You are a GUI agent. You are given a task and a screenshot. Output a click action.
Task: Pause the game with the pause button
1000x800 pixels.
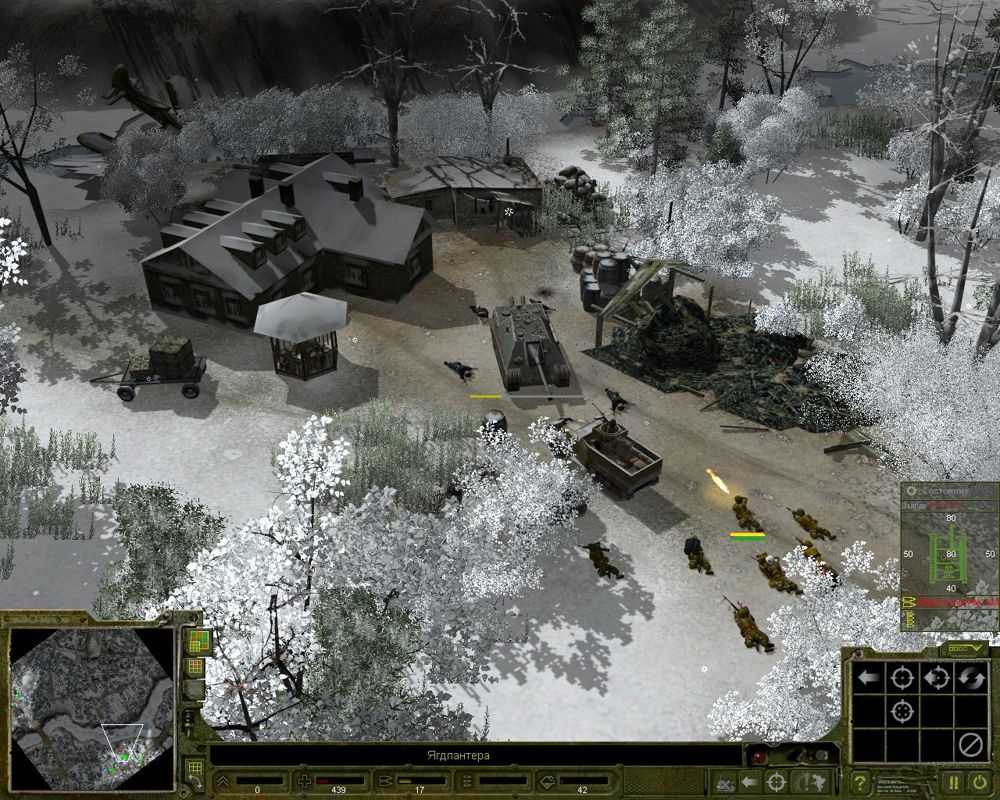tap(953, 782)
